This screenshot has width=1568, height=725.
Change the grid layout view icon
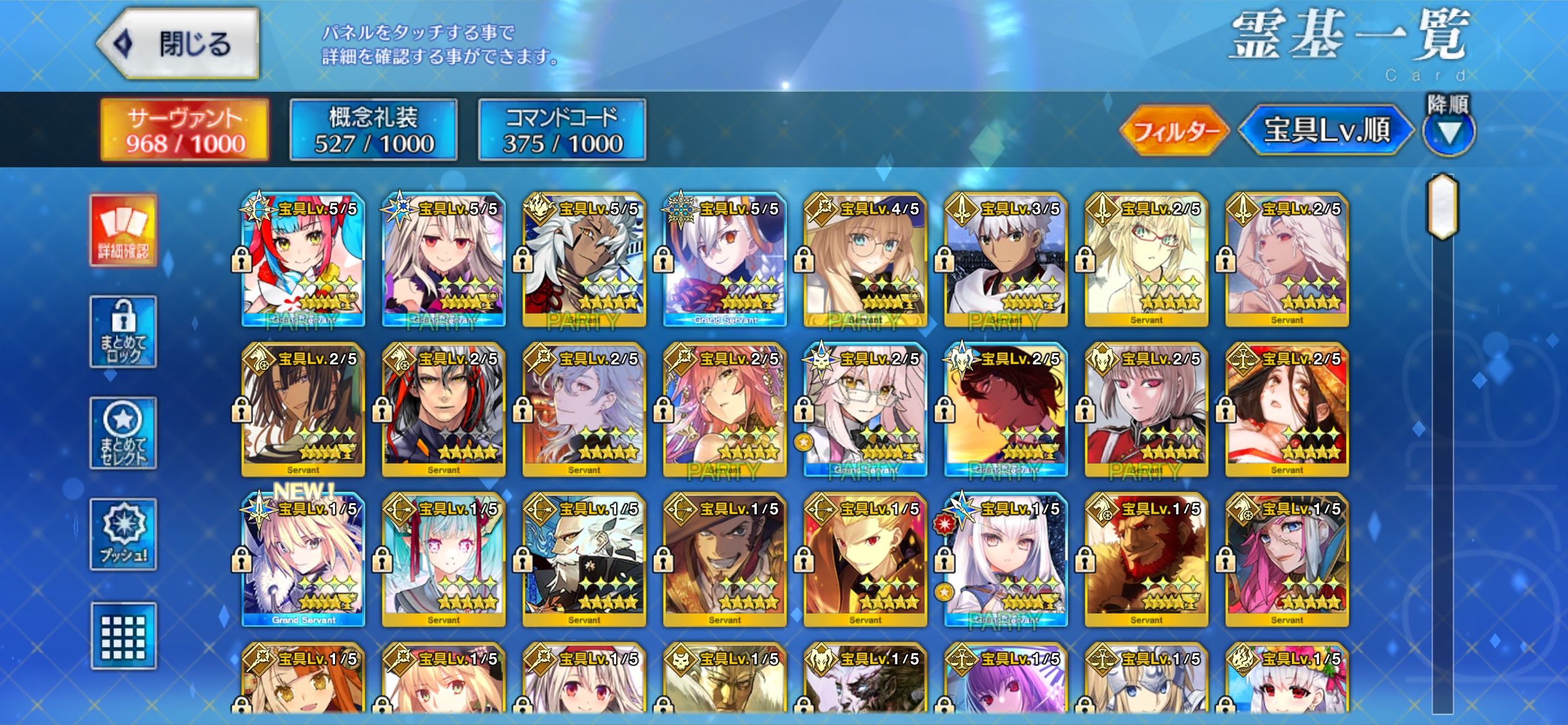click(123, 636)
